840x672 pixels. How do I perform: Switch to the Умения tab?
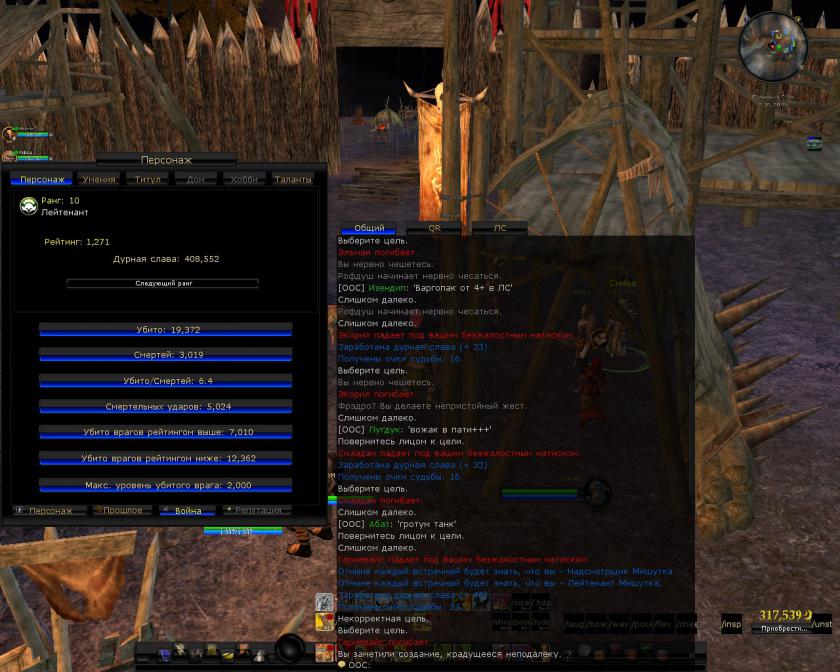[99, 179]
